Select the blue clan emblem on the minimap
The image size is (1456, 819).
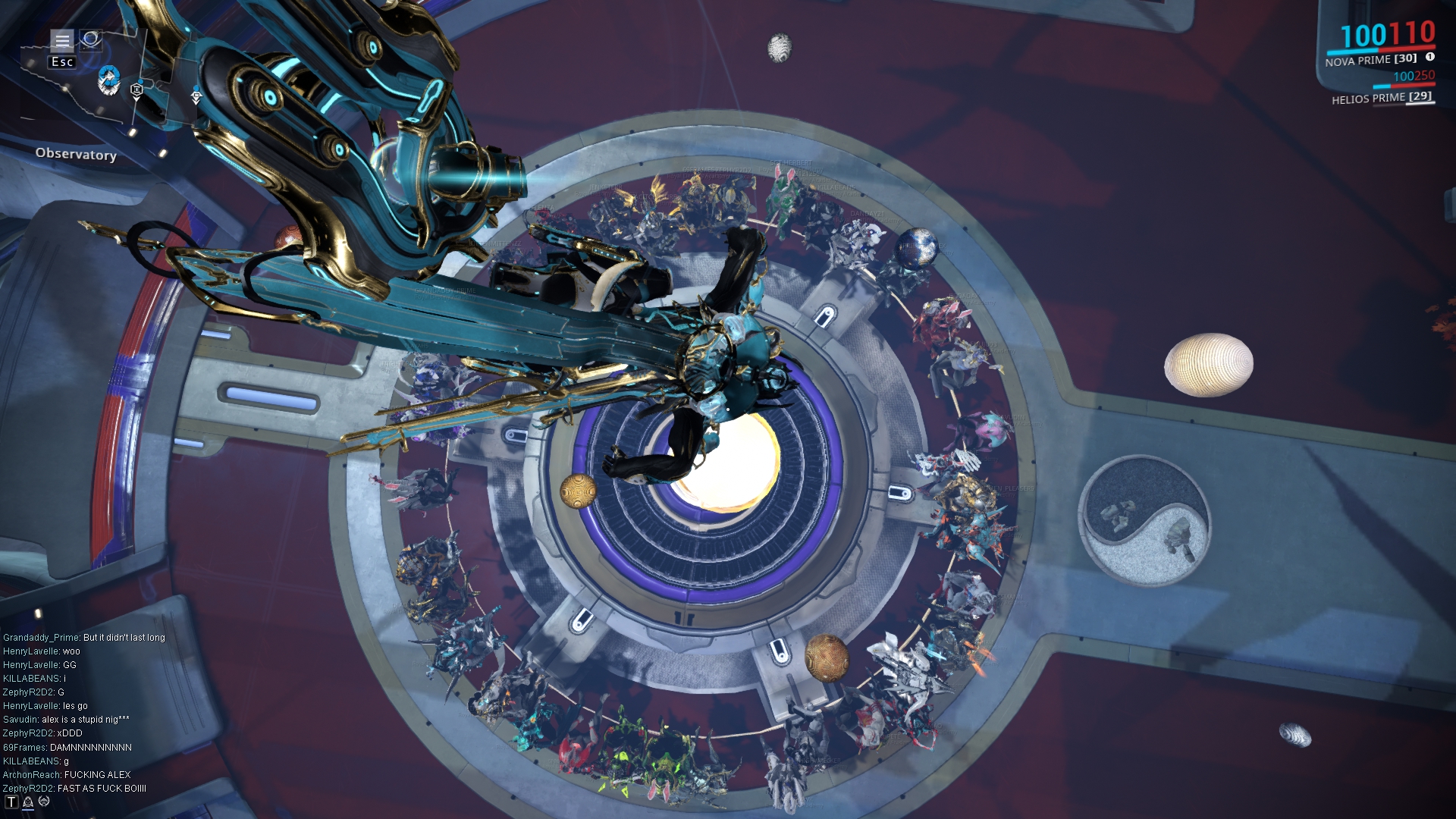(108, 80)
